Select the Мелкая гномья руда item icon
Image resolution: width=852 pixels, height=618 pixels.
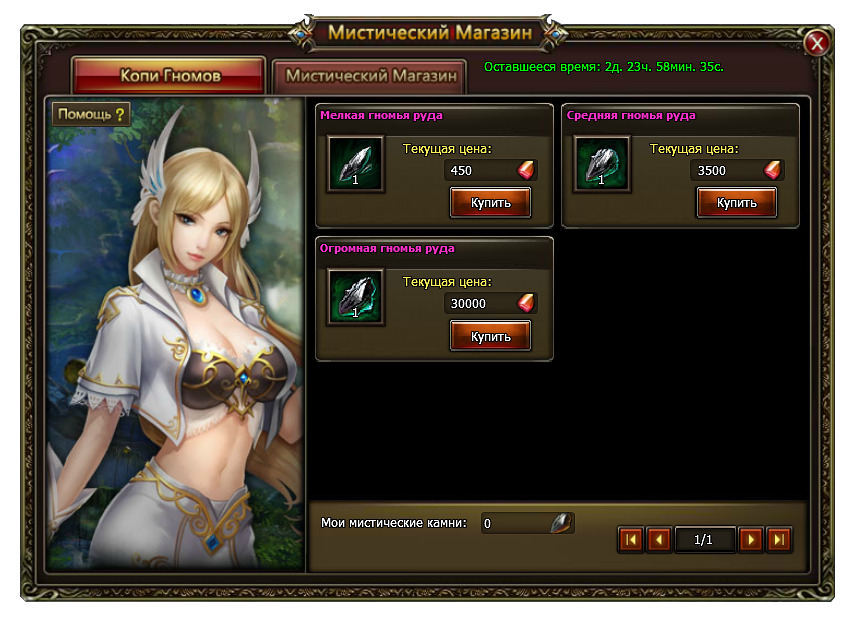(355, 164)
